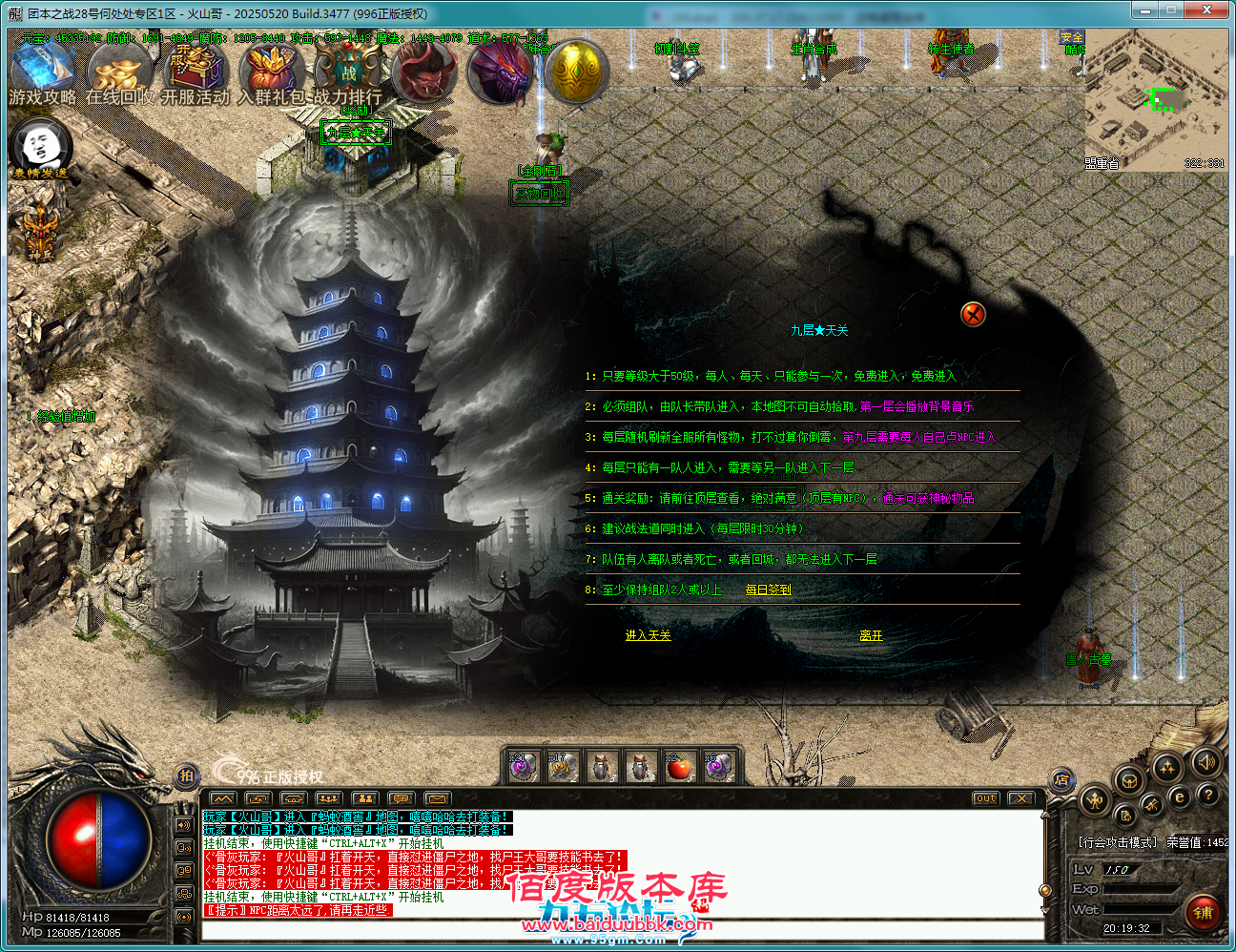This screenshot has height=952, width=1236.
Task: Open the 表情发送 emoji sender
Action: [x=40, y=146]
